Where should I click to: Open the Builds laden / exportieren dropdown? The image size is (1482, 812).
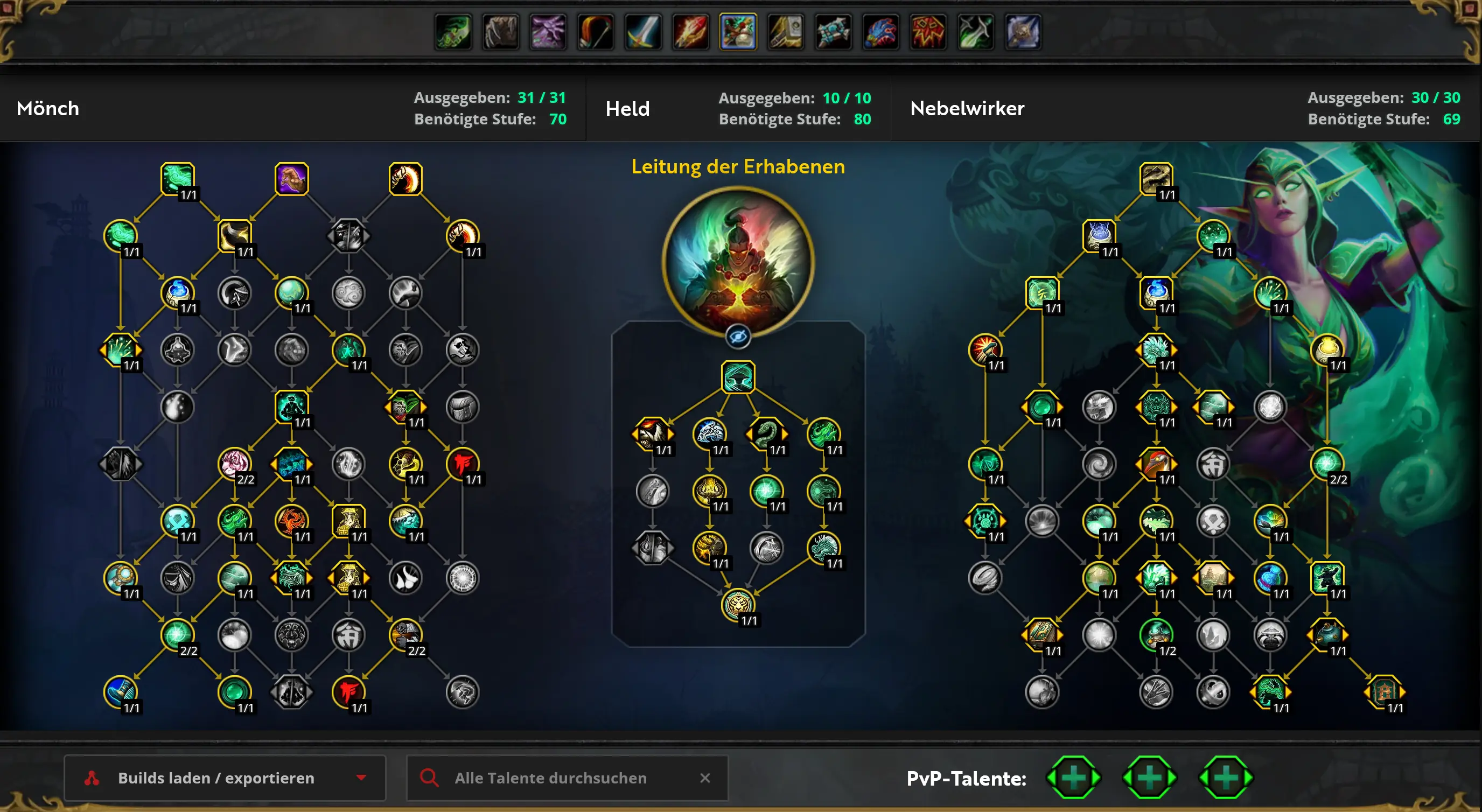click(225, 778)
